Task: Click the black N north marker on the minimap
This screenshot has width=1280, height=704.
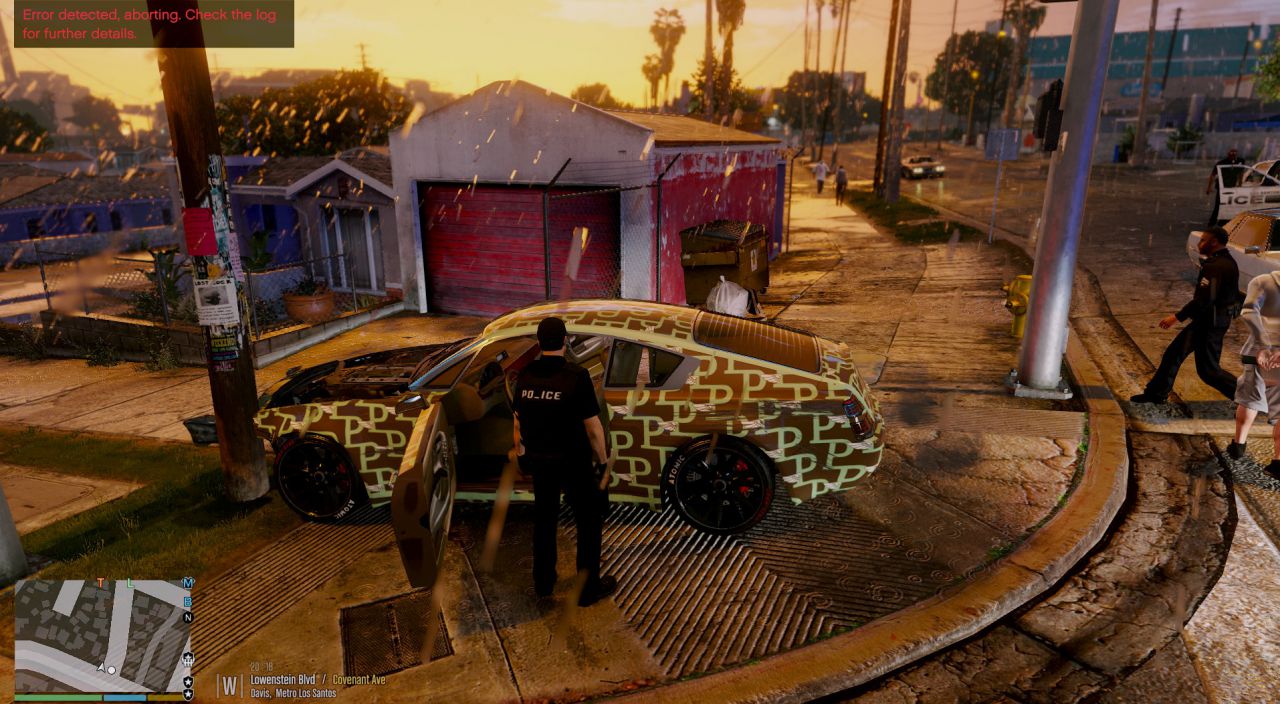Action: pyautogui.click(x=188, y=618)
